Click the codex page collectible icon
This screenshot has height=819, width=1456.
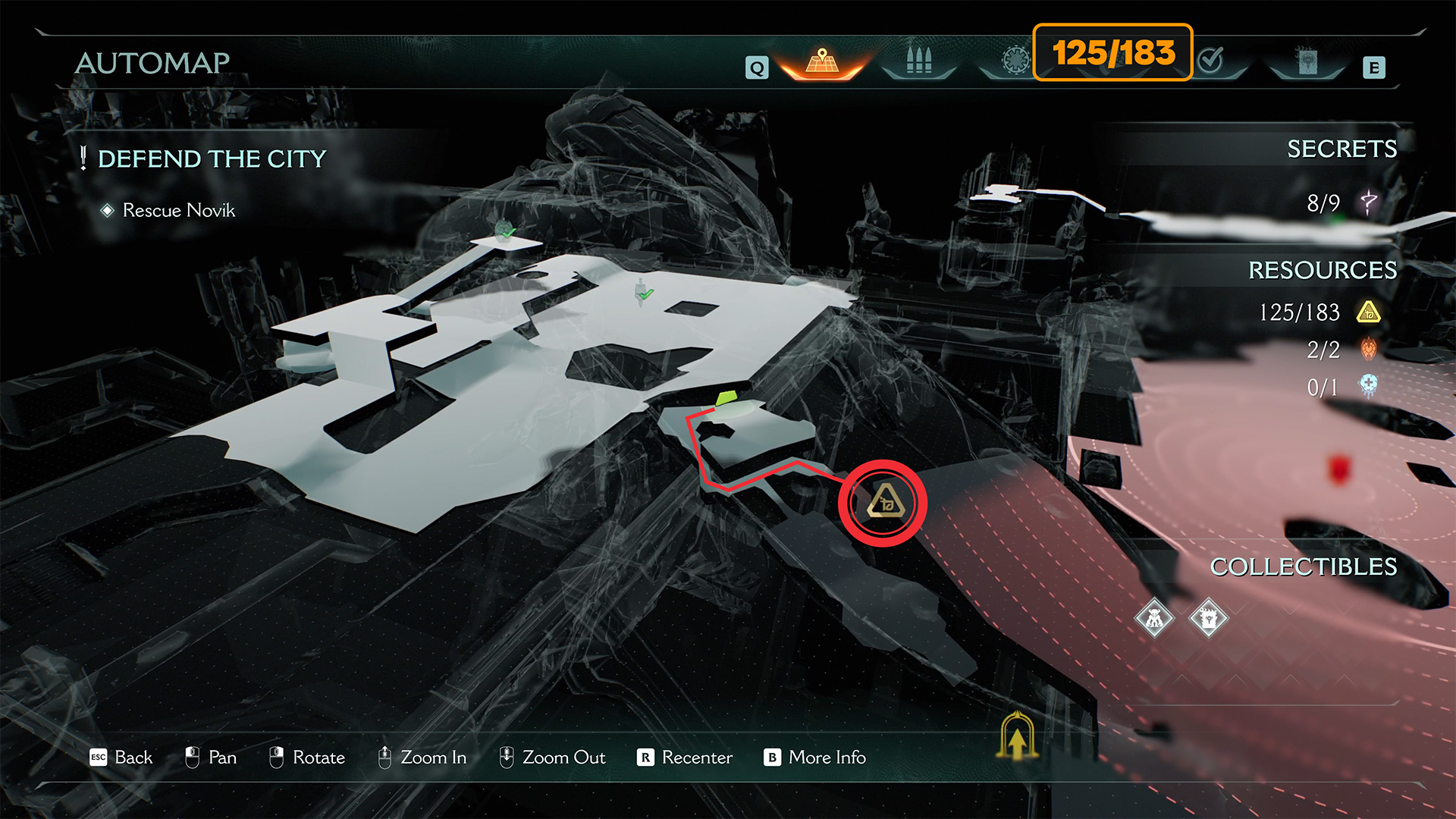[x=1208, y=619]
